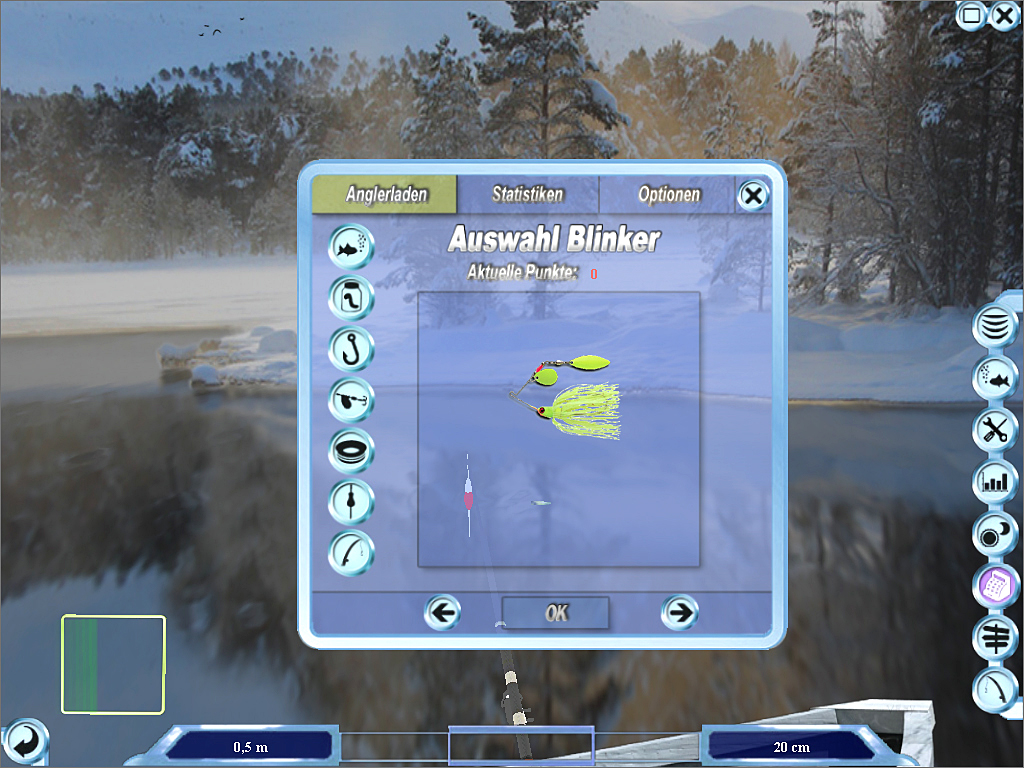Close the Auswahl Blinker dialog

[752, 196]
